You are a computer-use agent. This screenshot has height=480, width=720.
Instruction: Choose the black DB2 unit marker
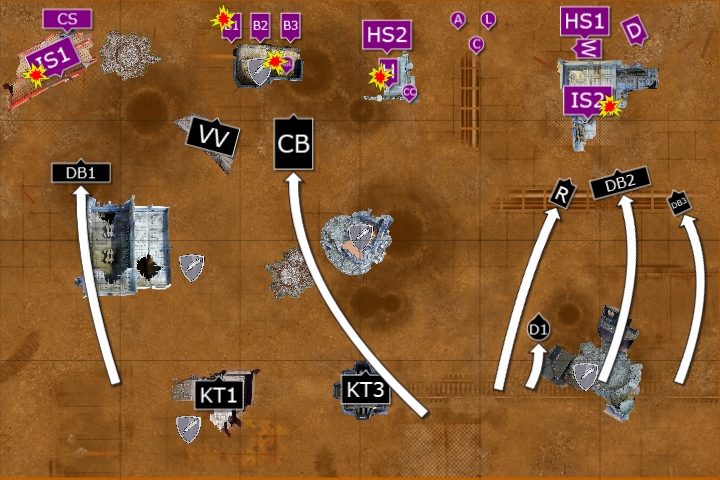(620, 182)
